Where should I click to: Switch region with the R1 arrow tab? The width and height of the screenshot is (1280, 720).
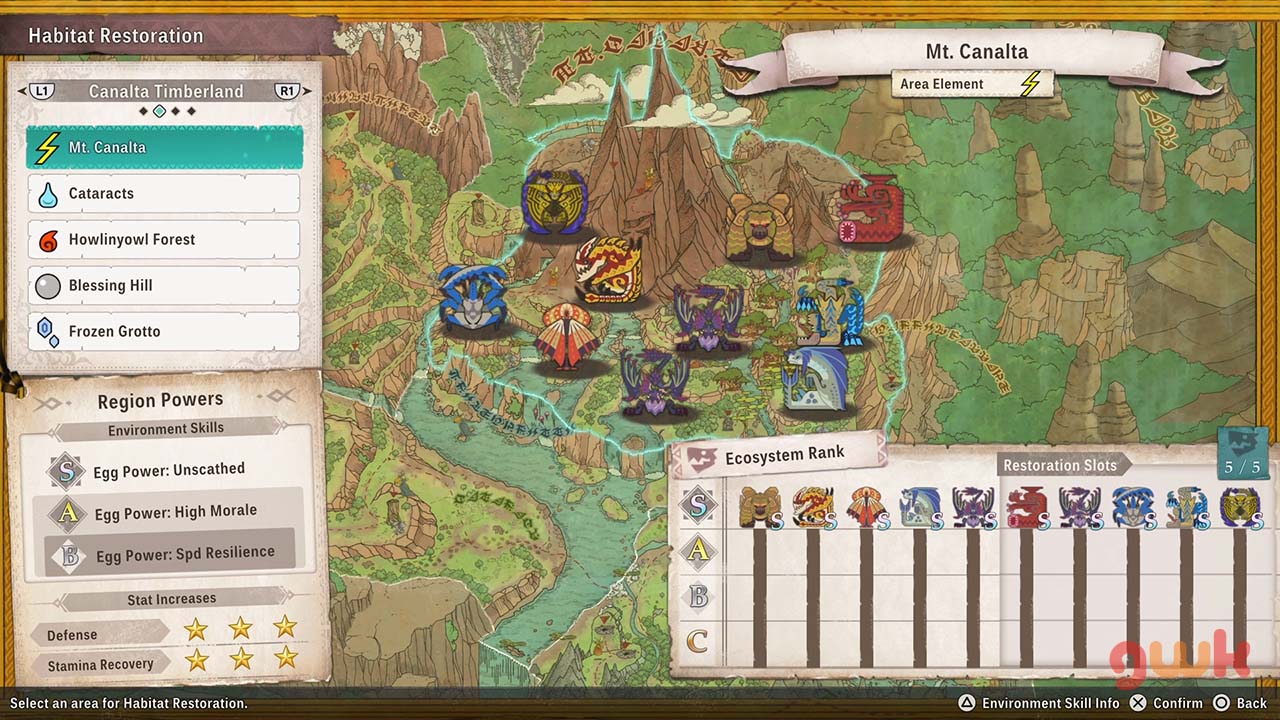click(287, 91)
